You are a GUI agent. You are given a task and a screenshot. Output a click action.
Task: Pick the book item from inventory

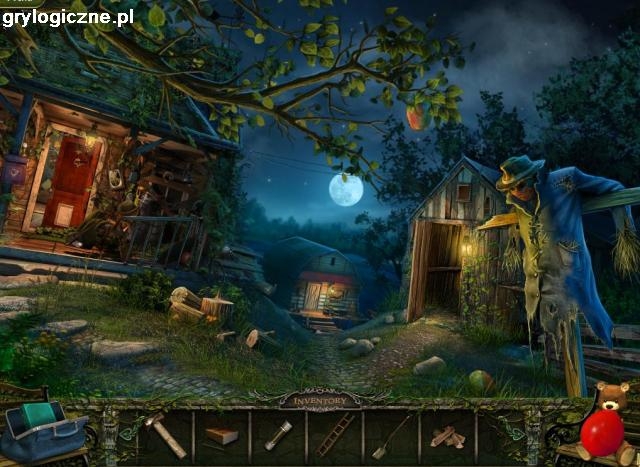(x=222, y=436)
